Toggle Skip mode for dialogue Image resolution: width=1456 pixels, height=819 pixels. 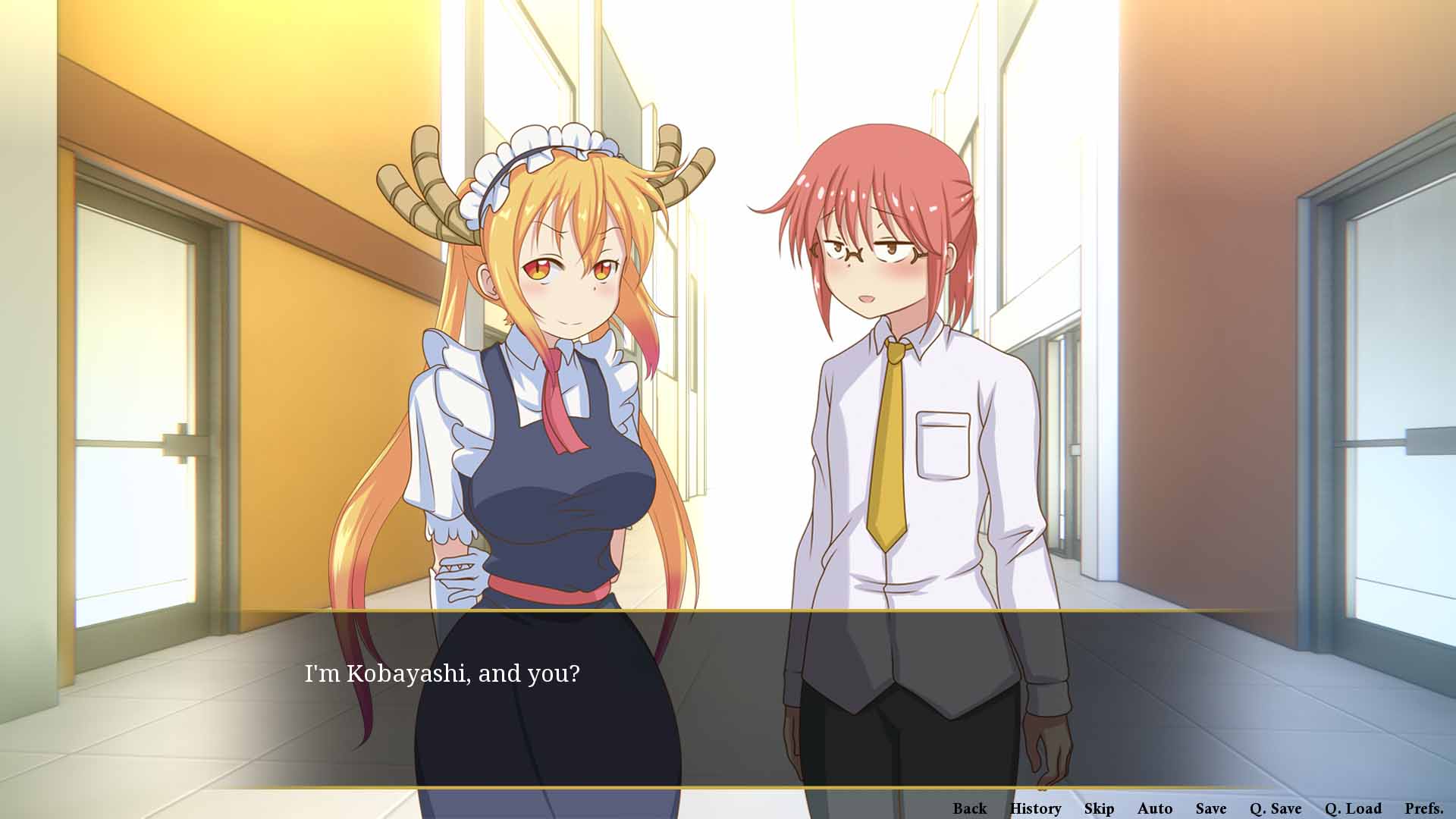tap(1099, 808)
